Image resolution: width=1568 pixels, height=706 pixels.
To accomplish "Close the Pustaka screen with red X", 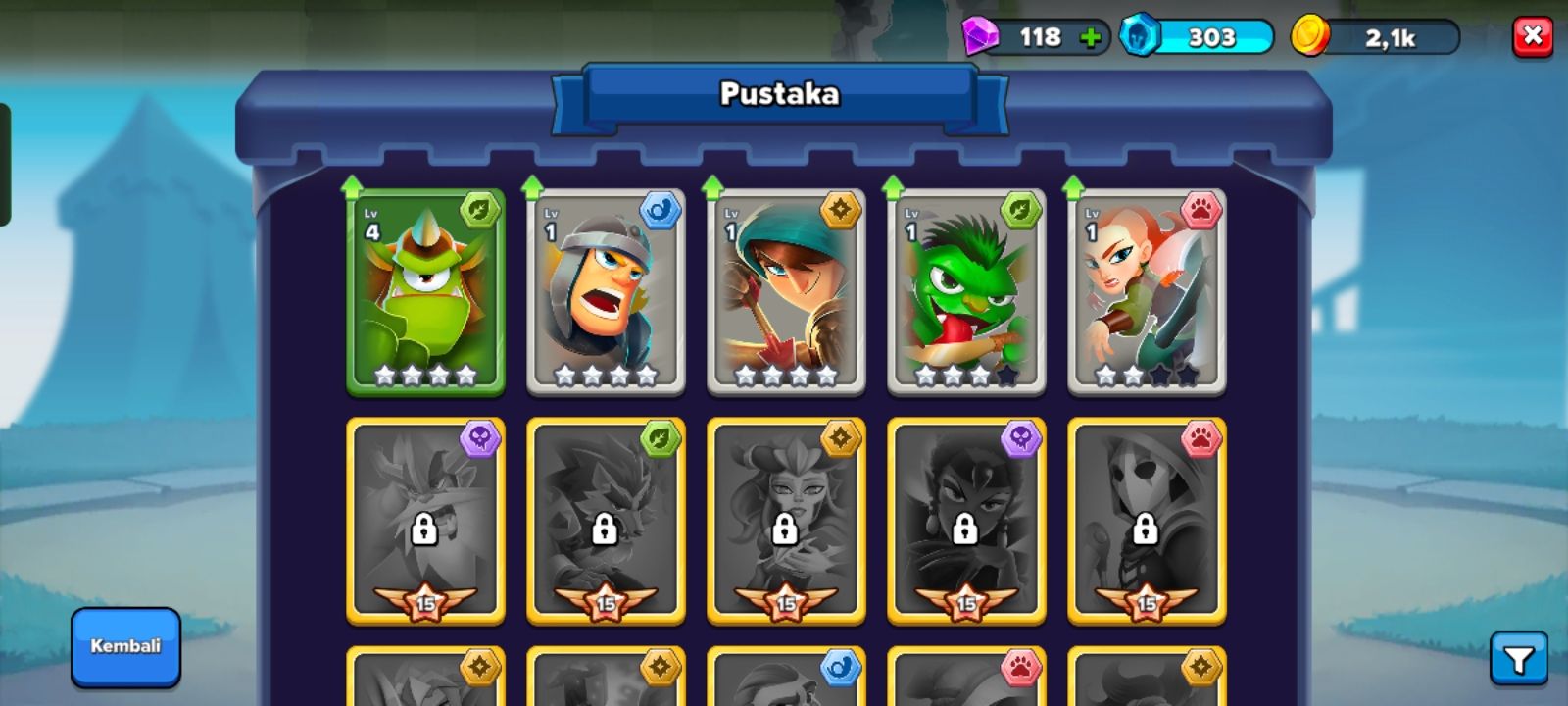I will [1533, 37].
